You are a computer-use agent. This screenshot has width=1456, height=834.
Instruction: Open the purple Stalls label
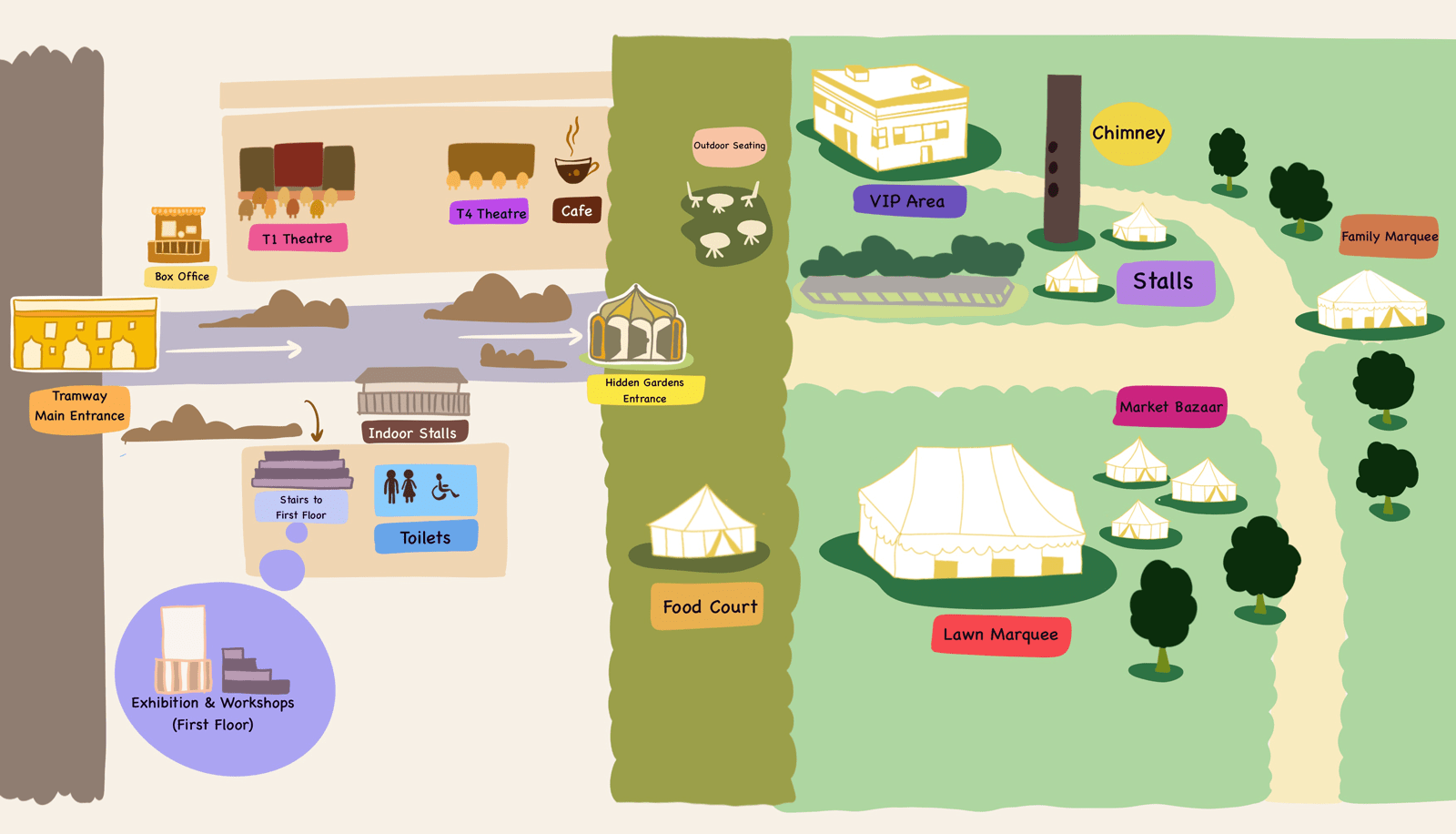tap(1164, 282)
